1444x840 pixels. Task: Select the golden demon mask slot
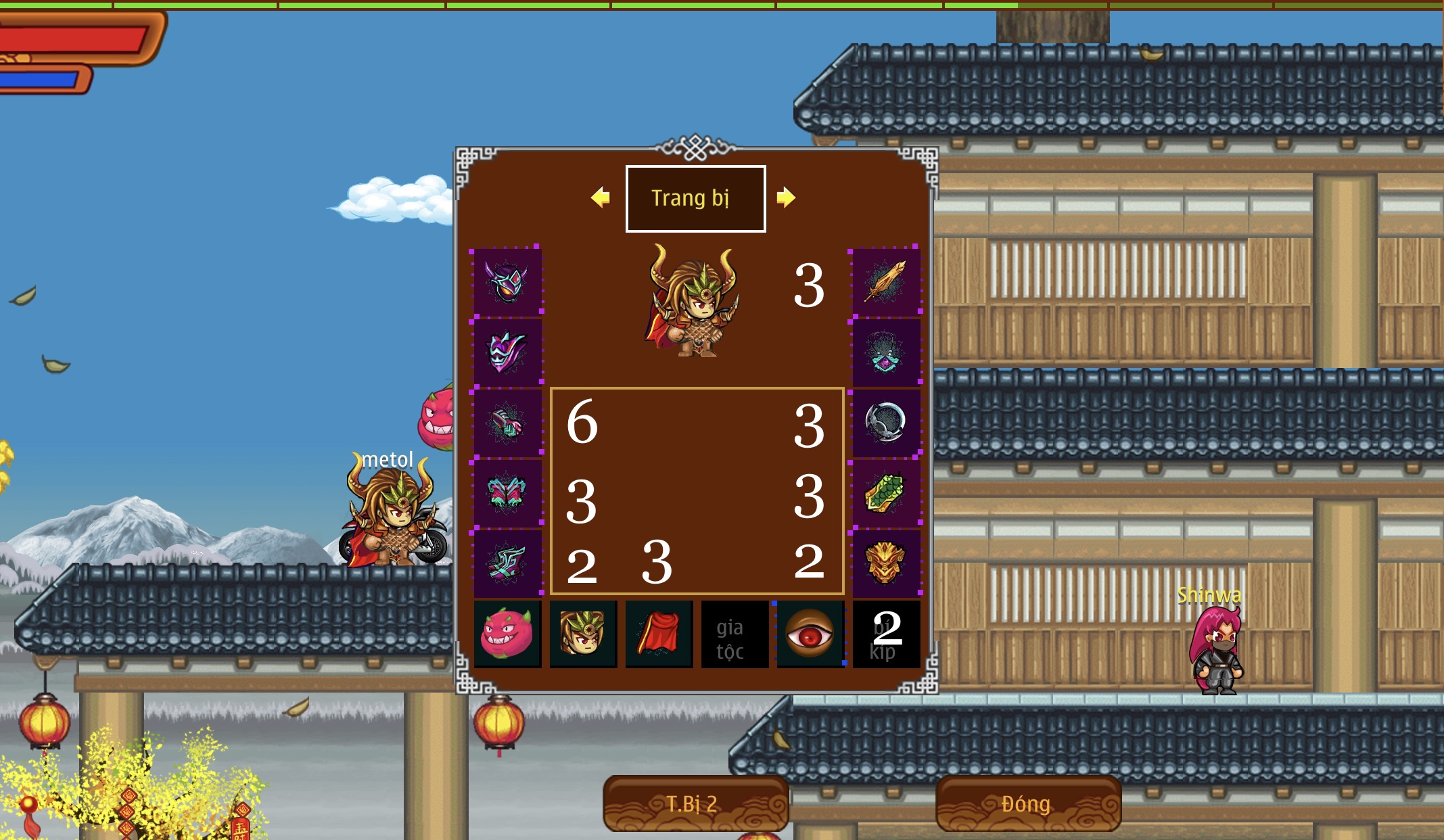tap(885, 563)
